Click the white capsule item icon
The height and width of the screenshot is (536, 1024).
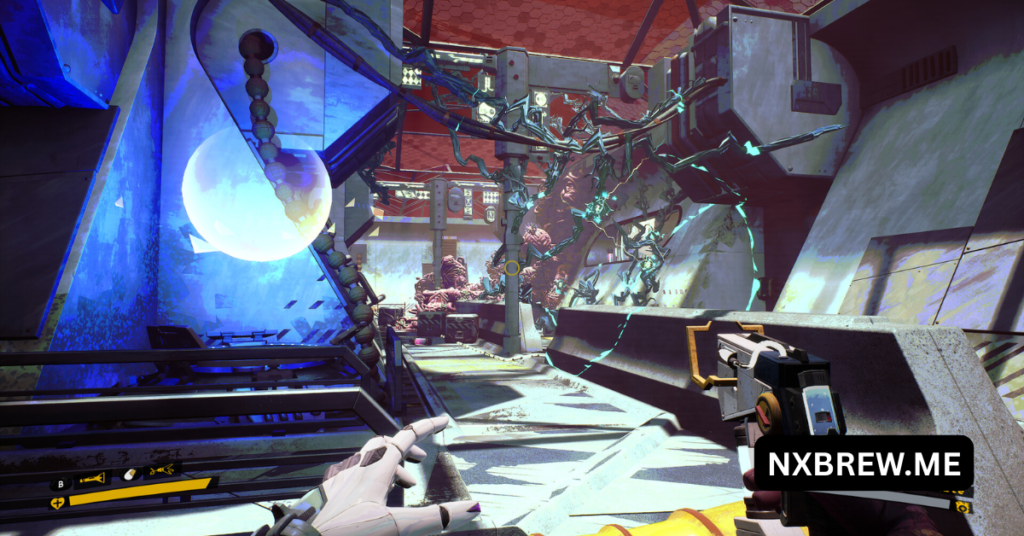click(x=128, y=474)
